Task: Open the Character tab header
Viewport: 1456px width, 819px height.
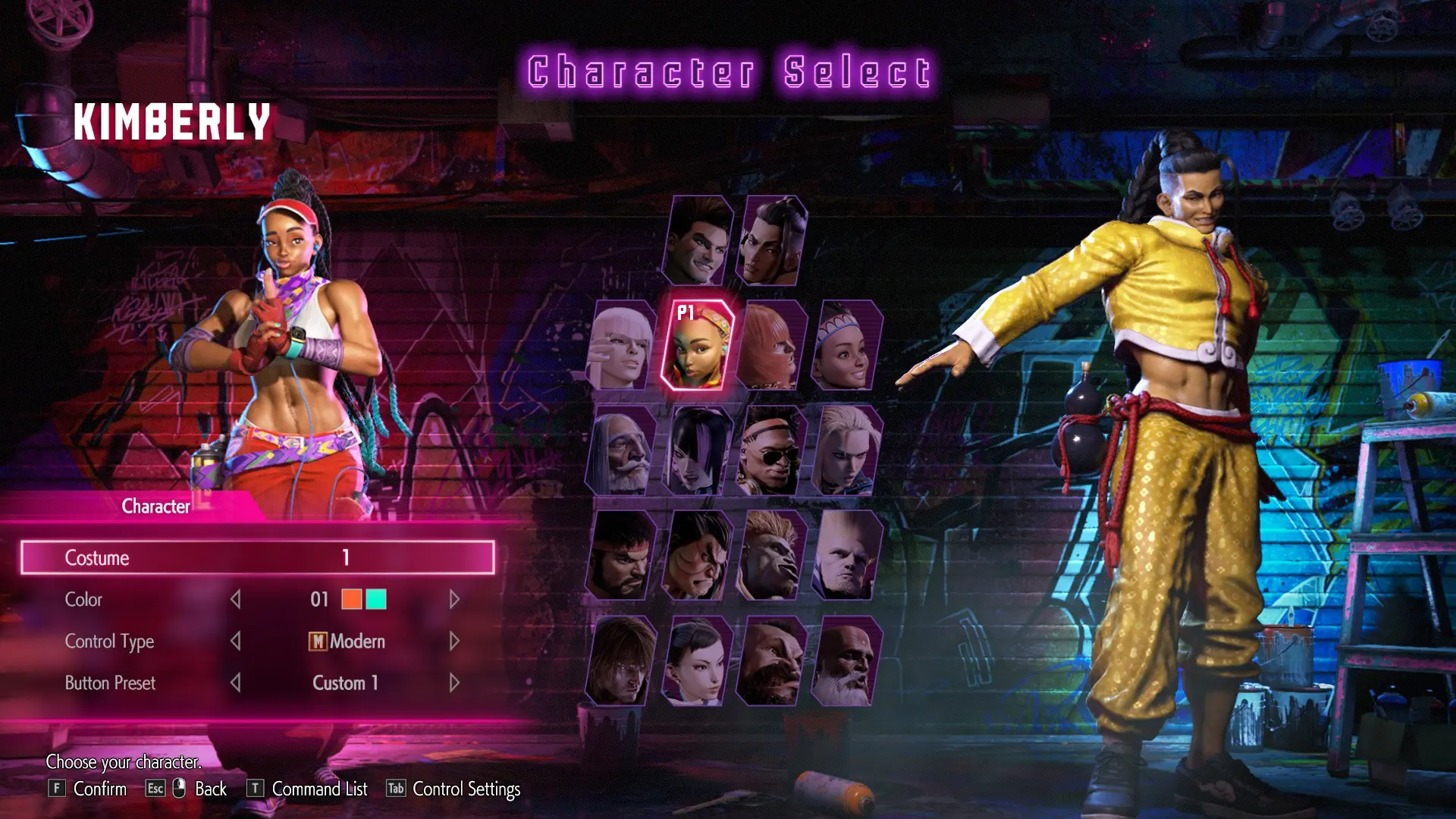Action: pyautogui.click(x=156, y=507)
